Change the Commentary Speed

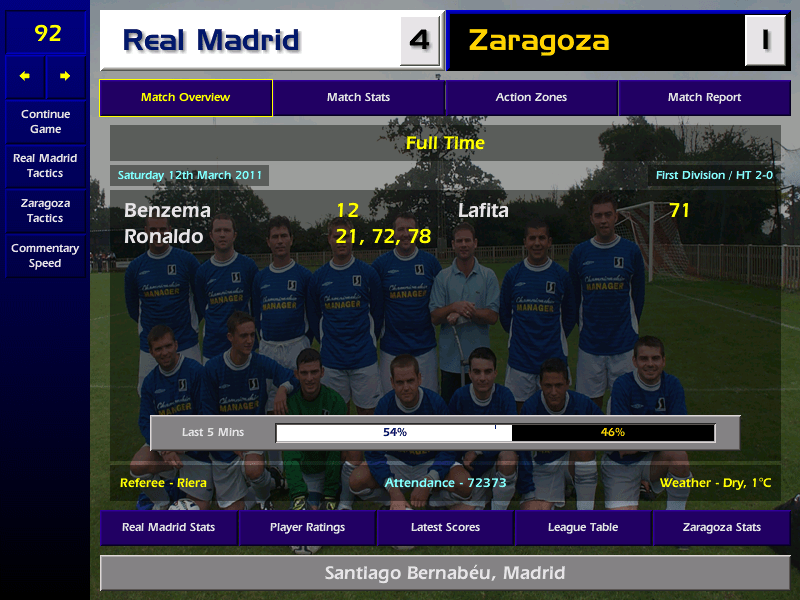[x=45, y=255]
